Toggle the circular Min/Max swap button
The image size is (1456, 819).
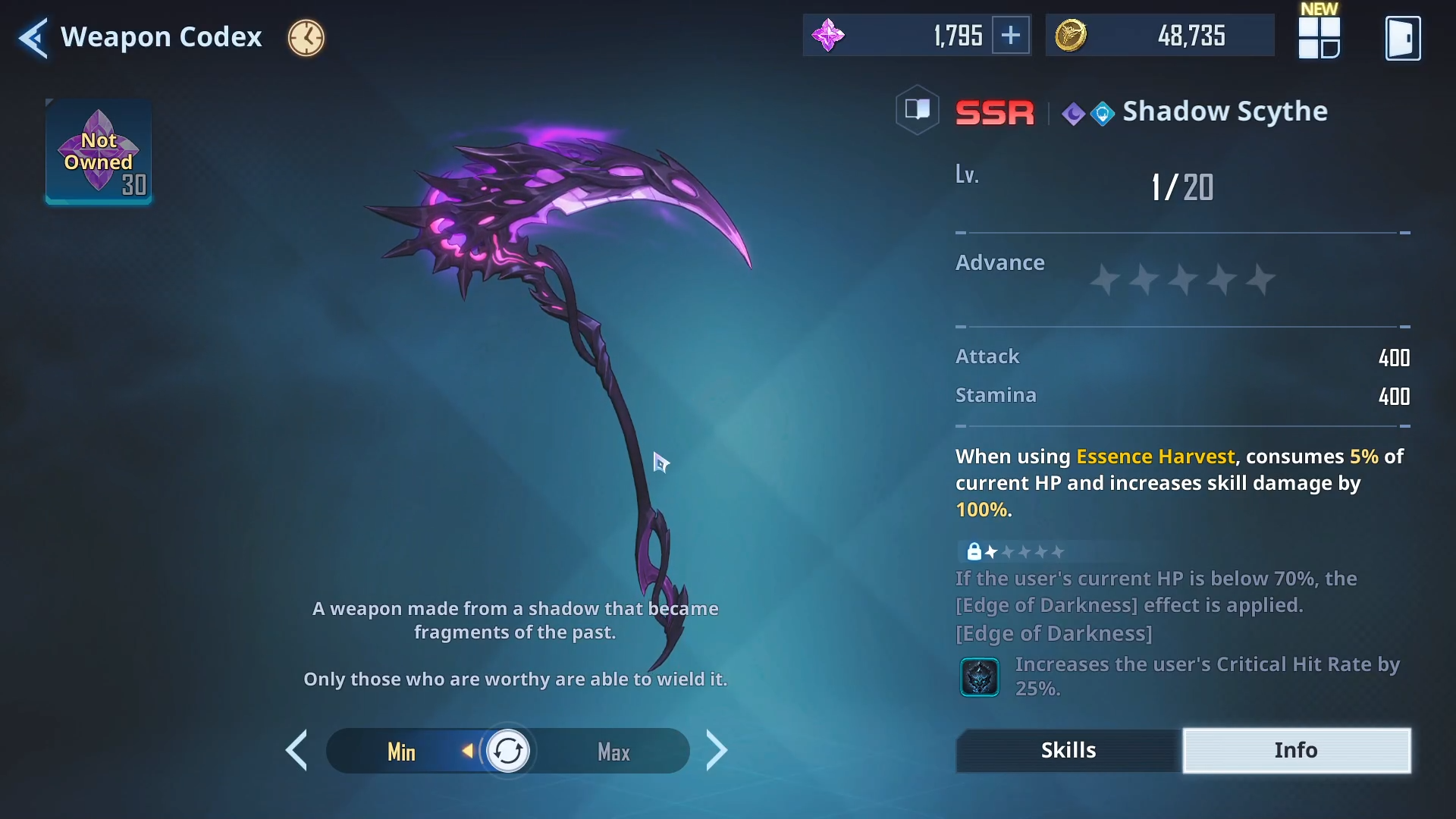point(507,752)
